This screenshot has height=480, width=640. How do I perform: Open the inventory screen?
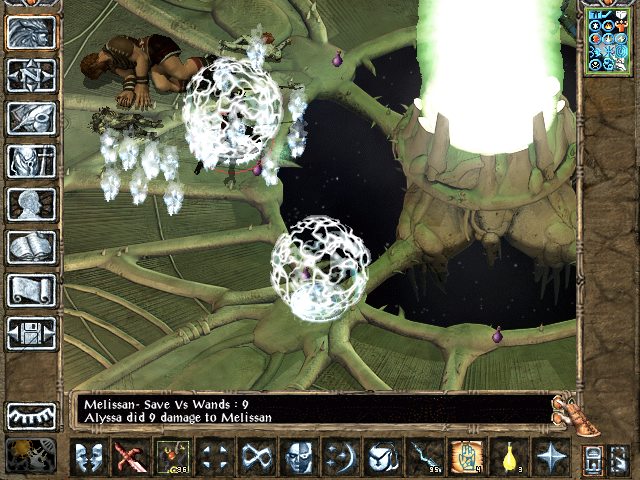point(31,160)
